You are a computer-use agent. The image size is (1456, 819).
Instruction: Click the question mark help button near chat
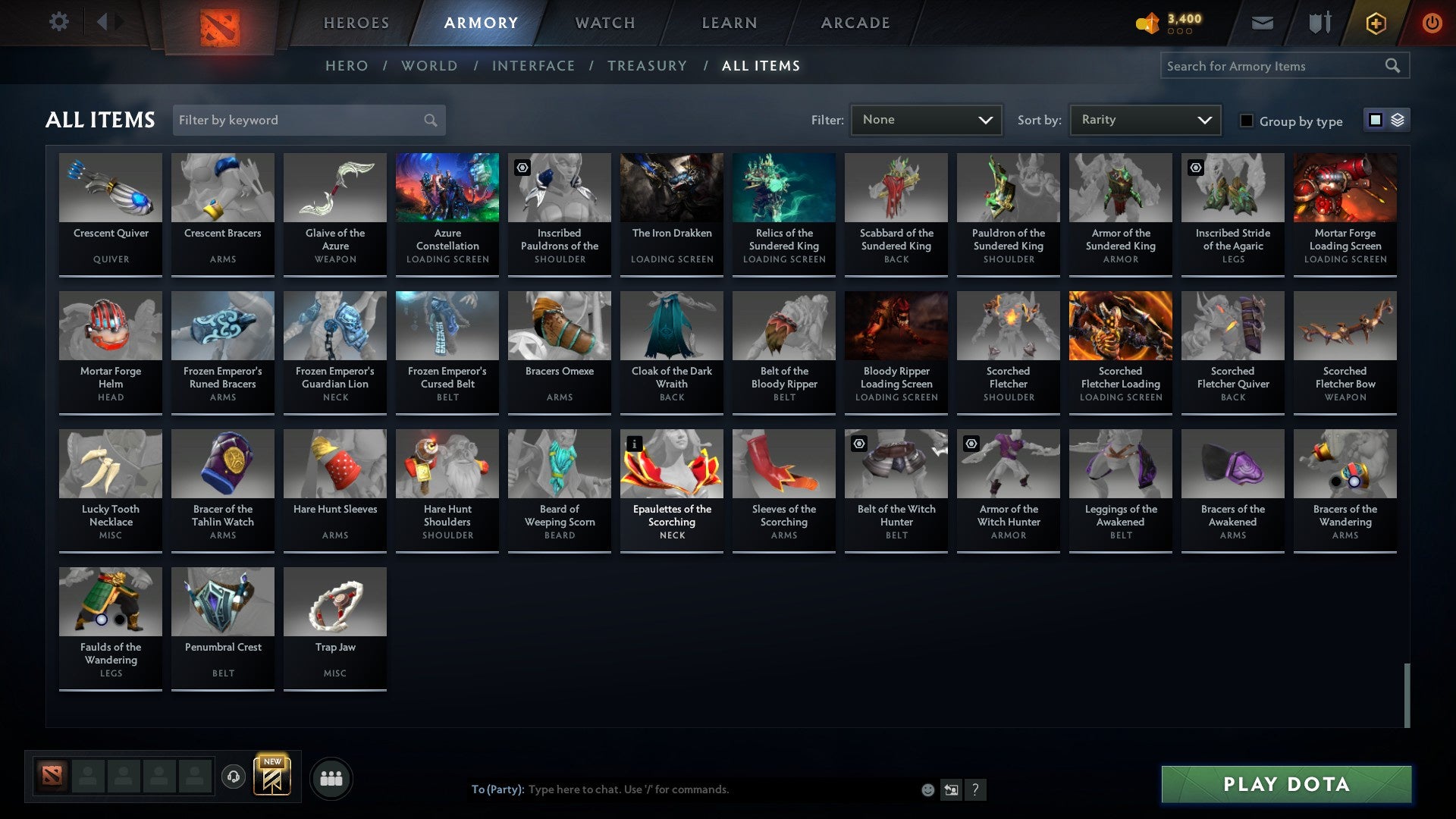(975, 789)
